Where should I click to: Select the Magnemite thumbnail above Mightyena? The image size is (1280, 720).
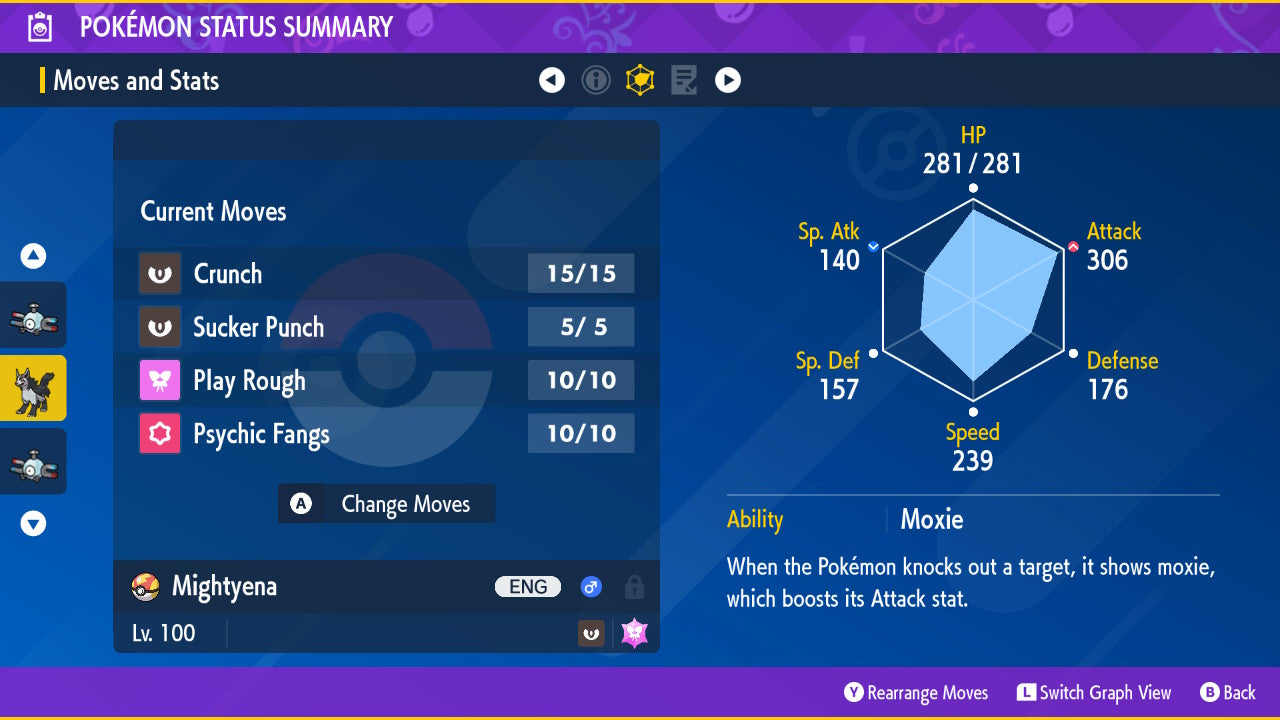pos(33,315)
